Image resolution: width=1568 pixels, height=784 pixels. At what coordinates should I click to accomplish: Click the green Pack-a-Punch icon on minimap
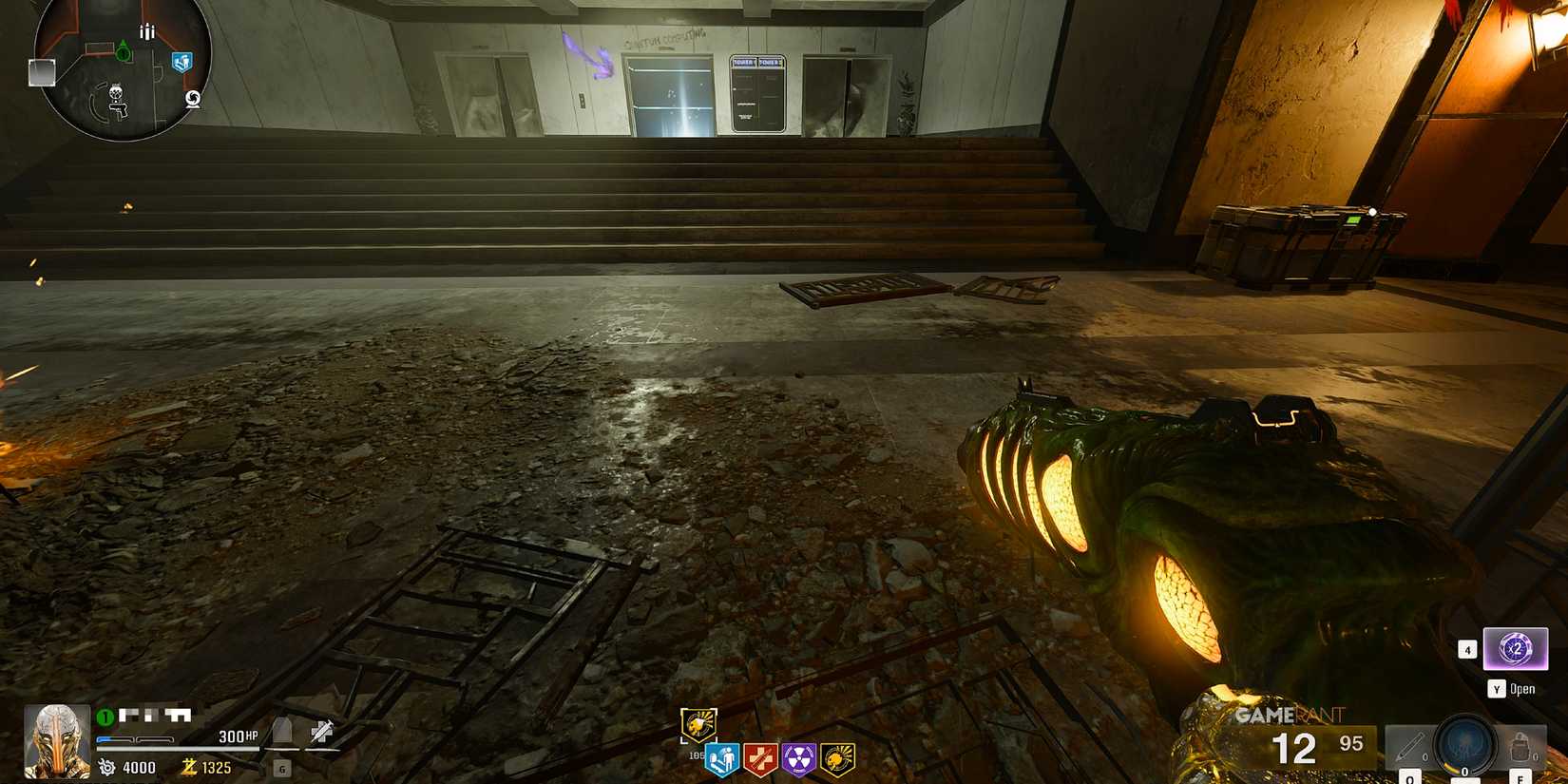123,52
